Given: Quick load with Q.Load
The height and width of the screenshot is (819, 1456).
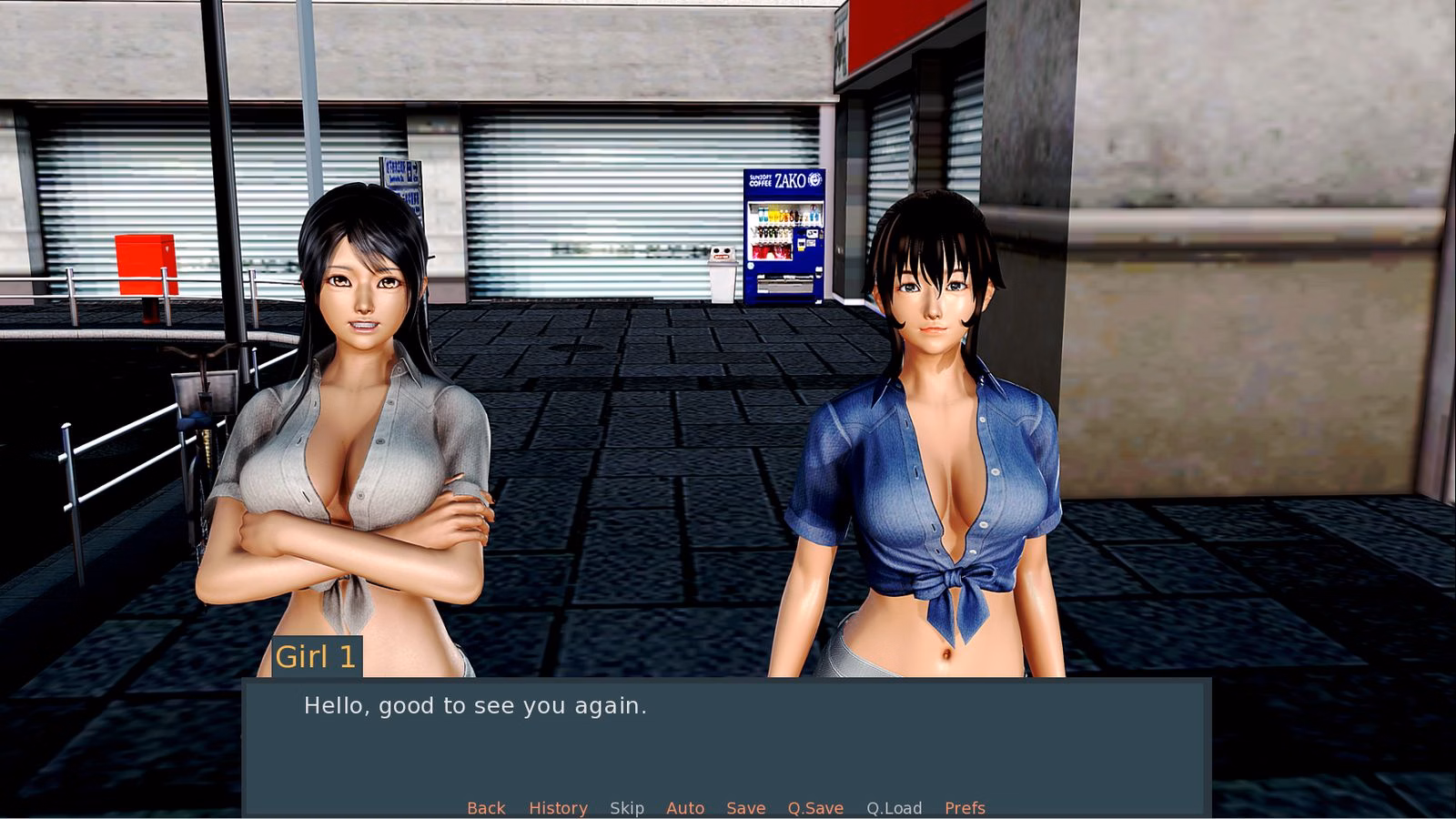Looking at the screenshot, I should (x=894, y=808).
